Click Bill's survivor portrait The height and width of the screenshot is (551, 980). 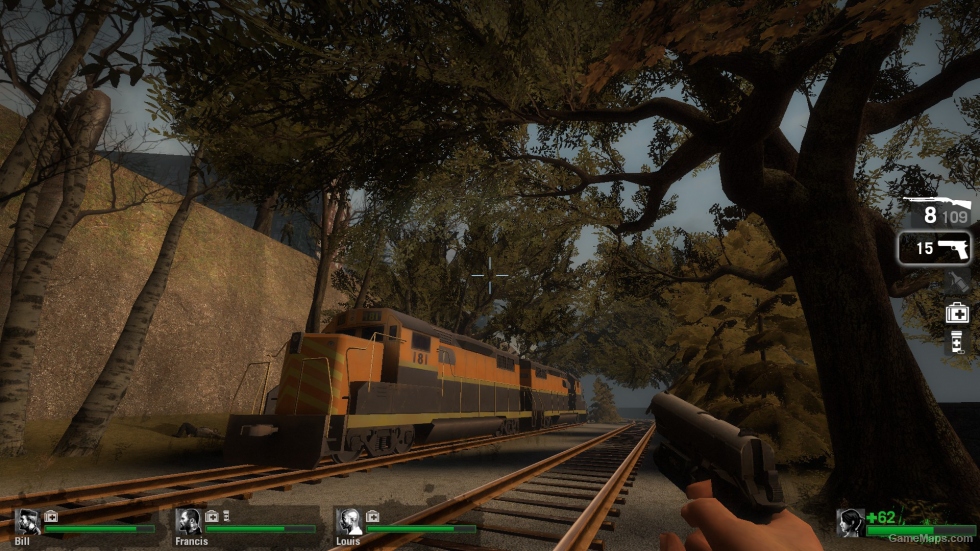pos(27,520)
